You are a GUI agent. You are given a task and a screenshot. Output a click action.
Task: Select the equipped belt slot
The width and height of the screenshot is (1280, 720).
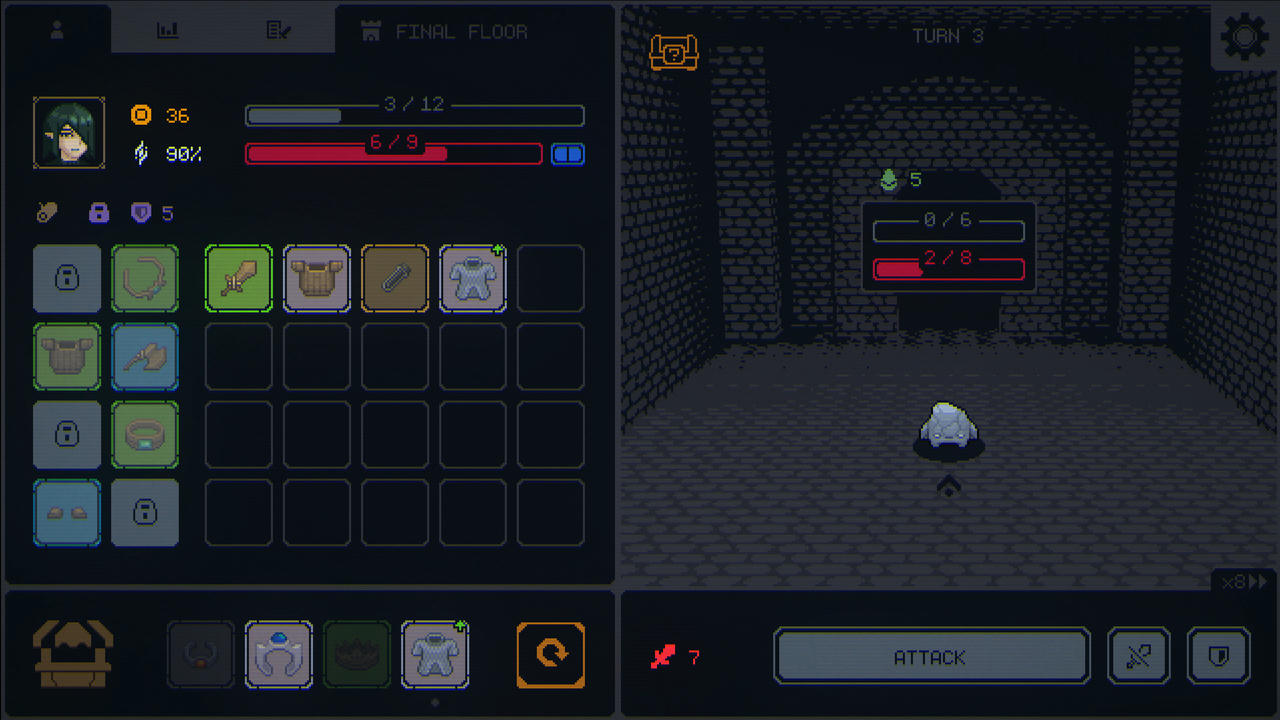(145, 435)
